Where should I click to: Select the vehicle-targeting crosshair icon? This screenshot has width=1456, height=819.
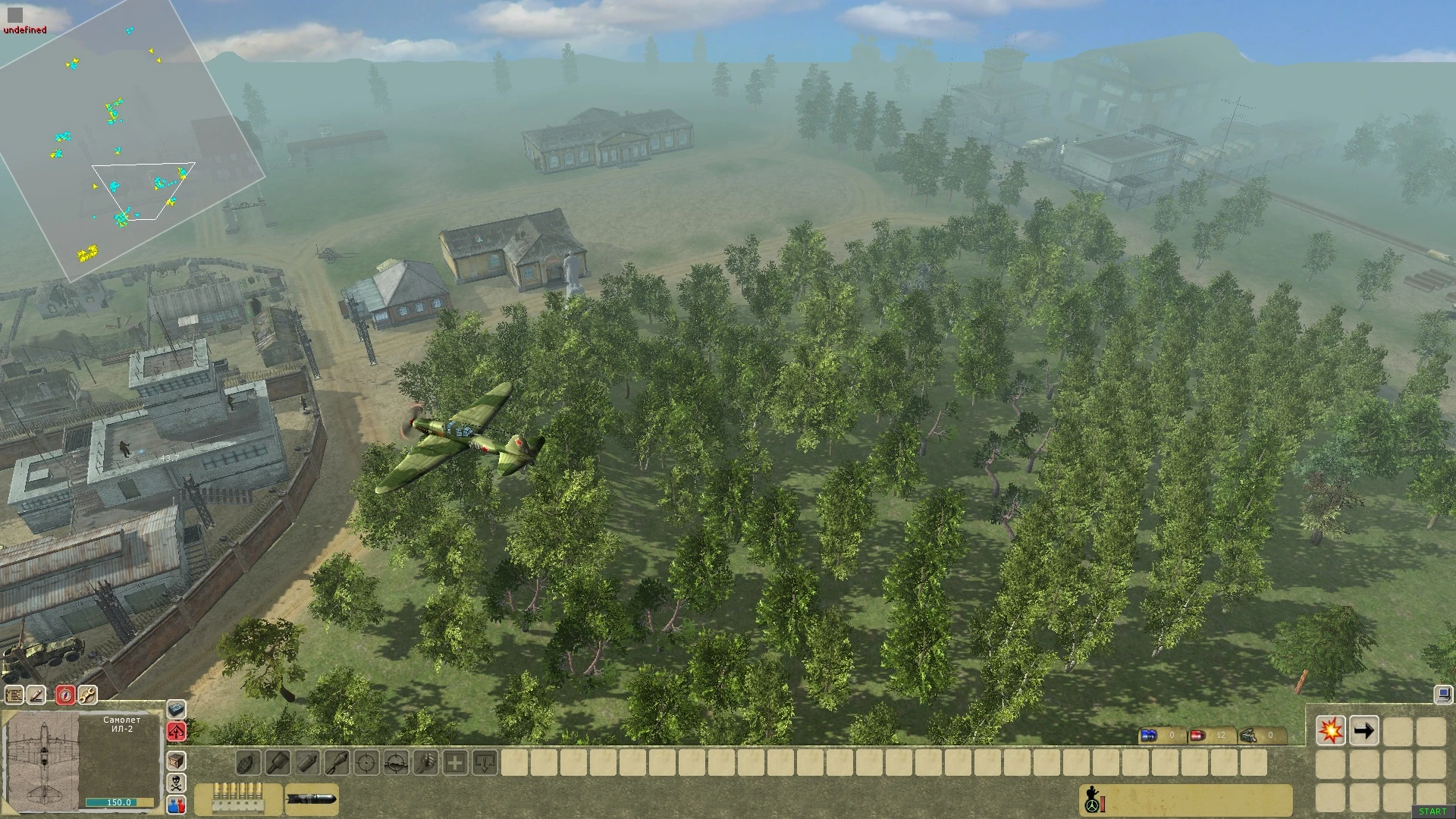[395, 763]
